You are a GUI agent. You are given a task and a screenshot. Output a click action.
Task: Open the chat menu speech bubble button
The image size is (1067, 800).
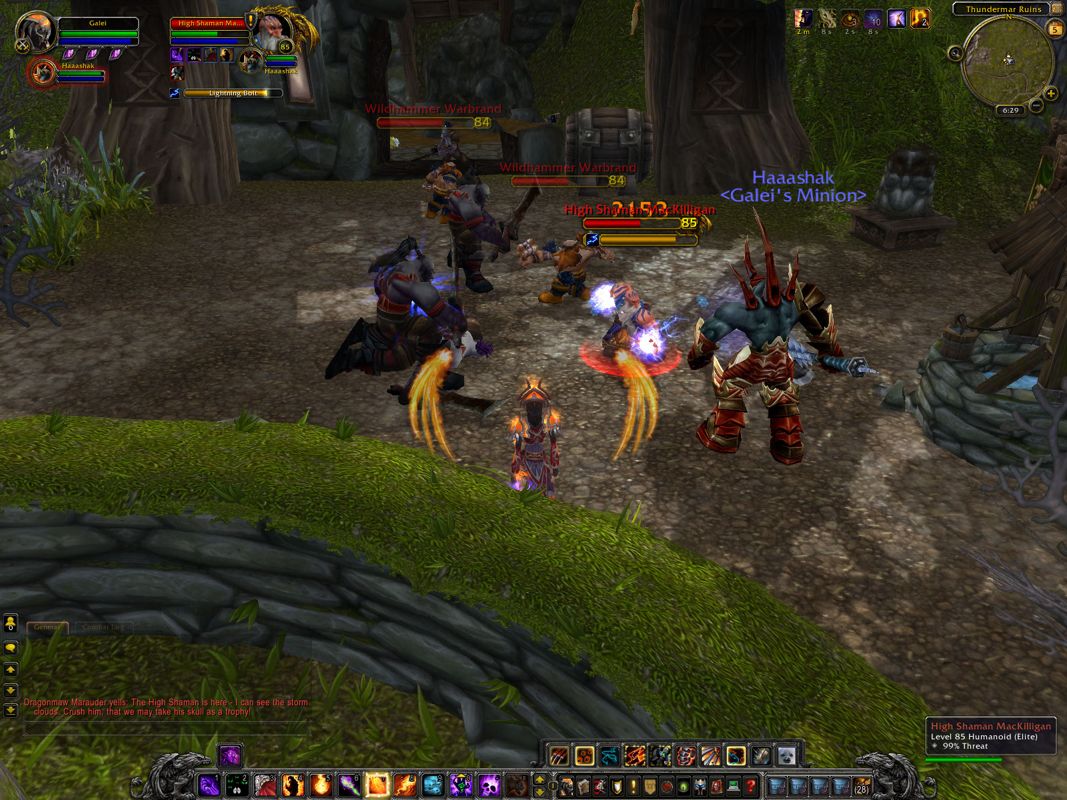[x=10, y=647]
